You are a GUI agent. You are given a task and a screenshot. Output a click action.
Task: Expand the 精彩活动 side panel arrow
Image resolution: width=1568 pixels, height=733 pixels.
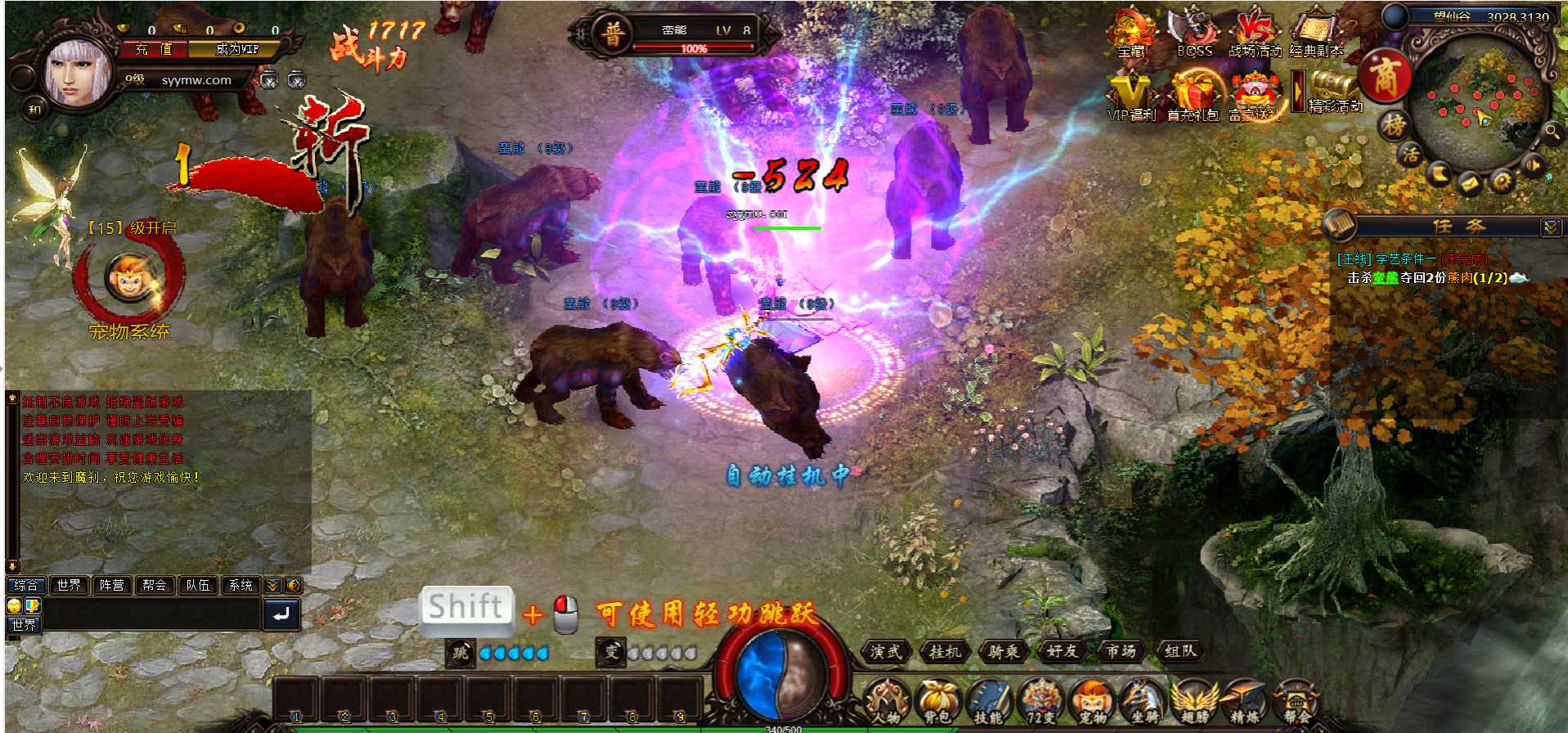[1298, 92]
